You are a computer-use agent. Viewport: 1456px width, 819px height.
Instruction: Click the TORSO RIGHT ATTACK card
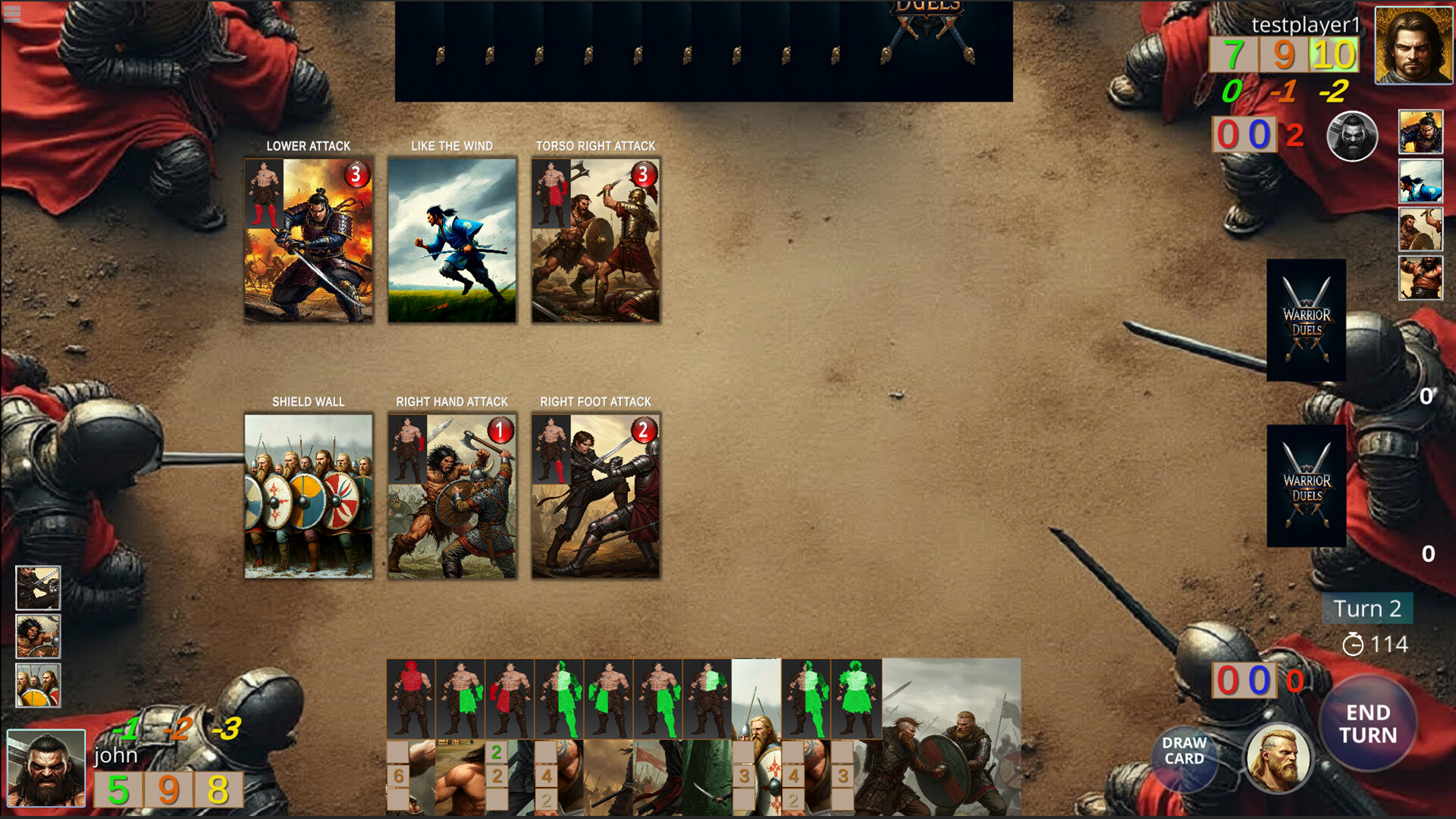tap(596, 240)
